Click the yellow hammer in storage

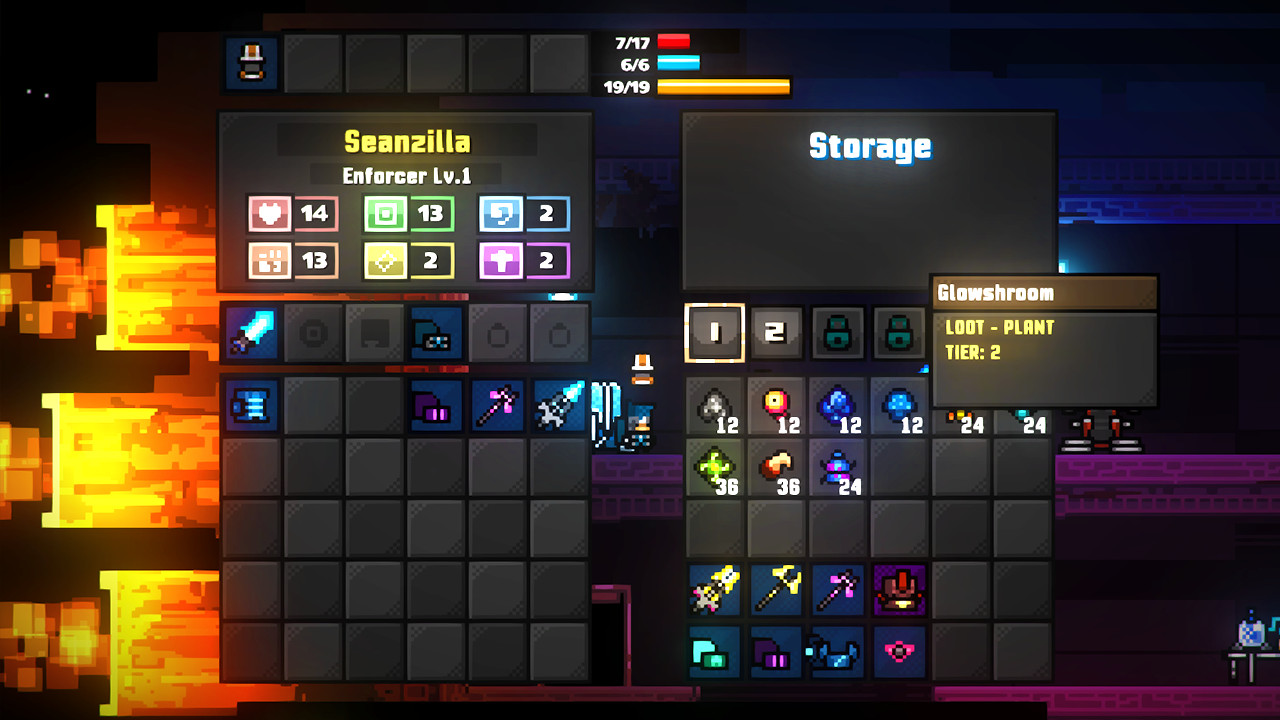[x=776, y=590]
